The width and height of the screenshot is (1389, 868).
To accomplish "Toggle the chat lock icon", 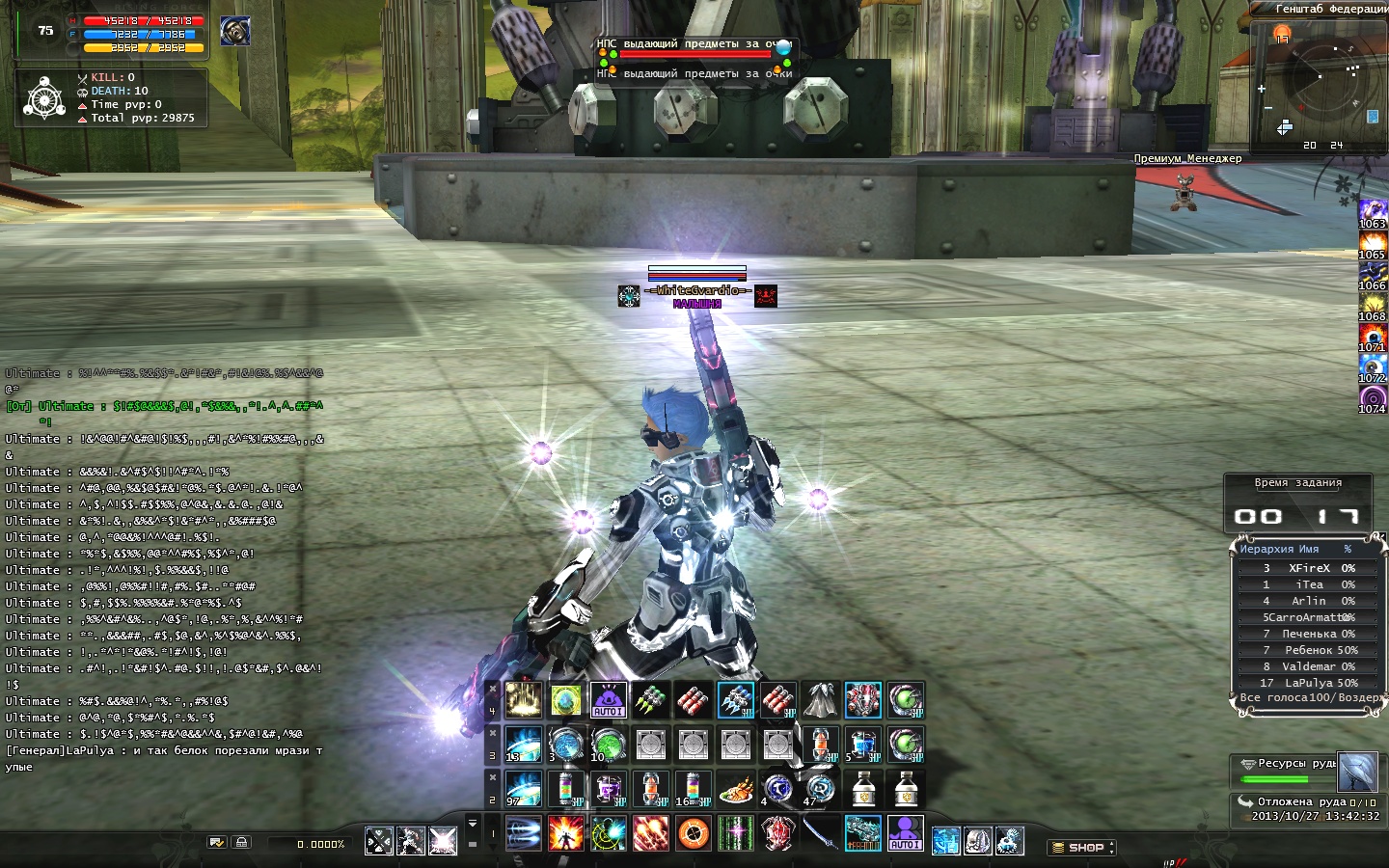I will point(242,843).
